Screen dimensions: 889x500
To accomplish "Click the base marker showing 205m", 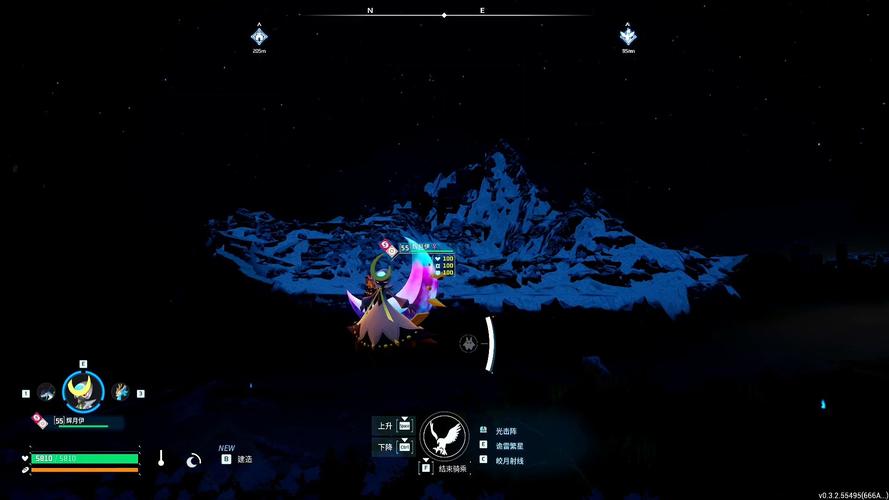I will (x=259, y=37).
